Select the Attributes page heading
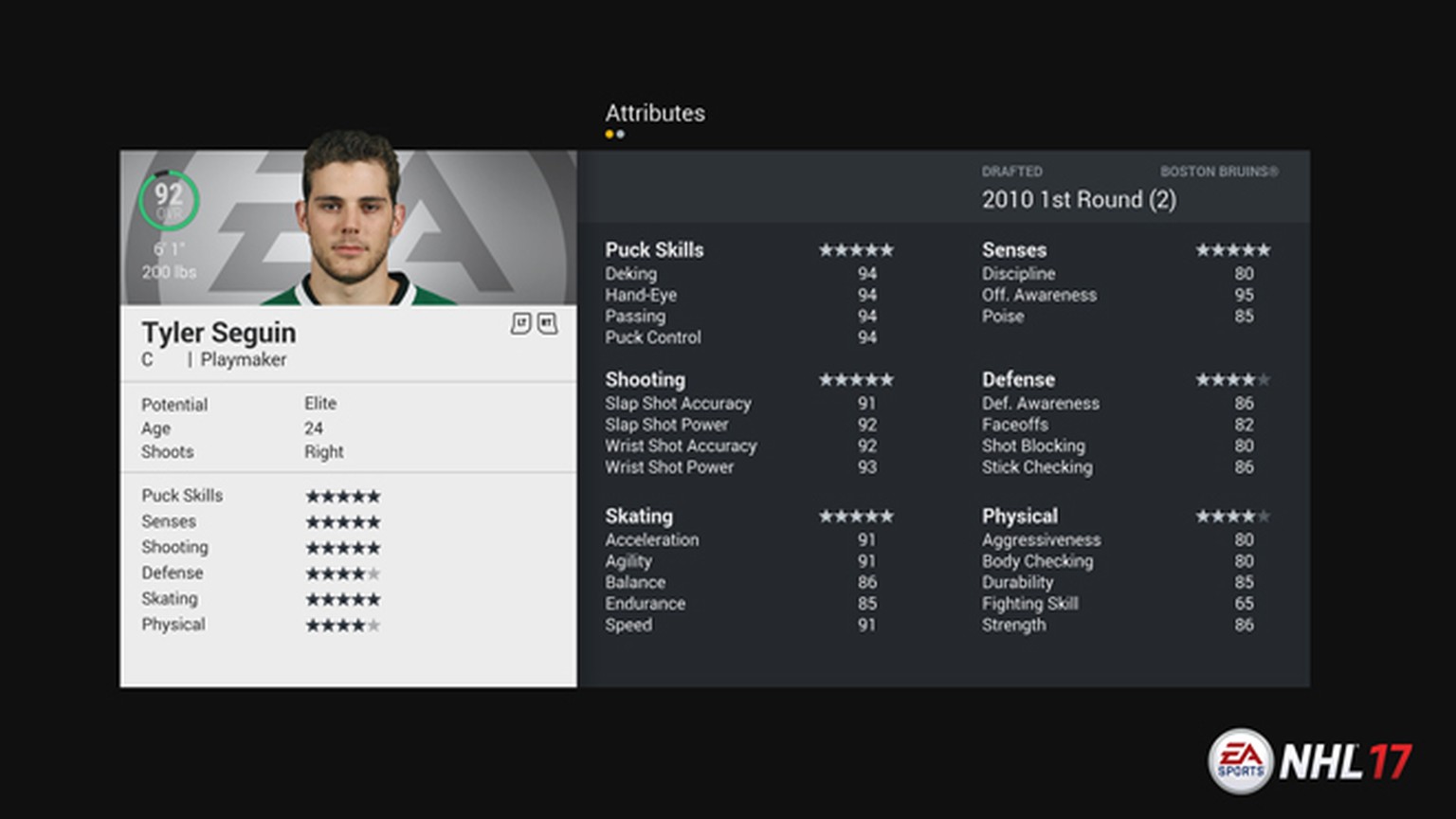Screen dimensions: 1456x819 click(655, 113)
